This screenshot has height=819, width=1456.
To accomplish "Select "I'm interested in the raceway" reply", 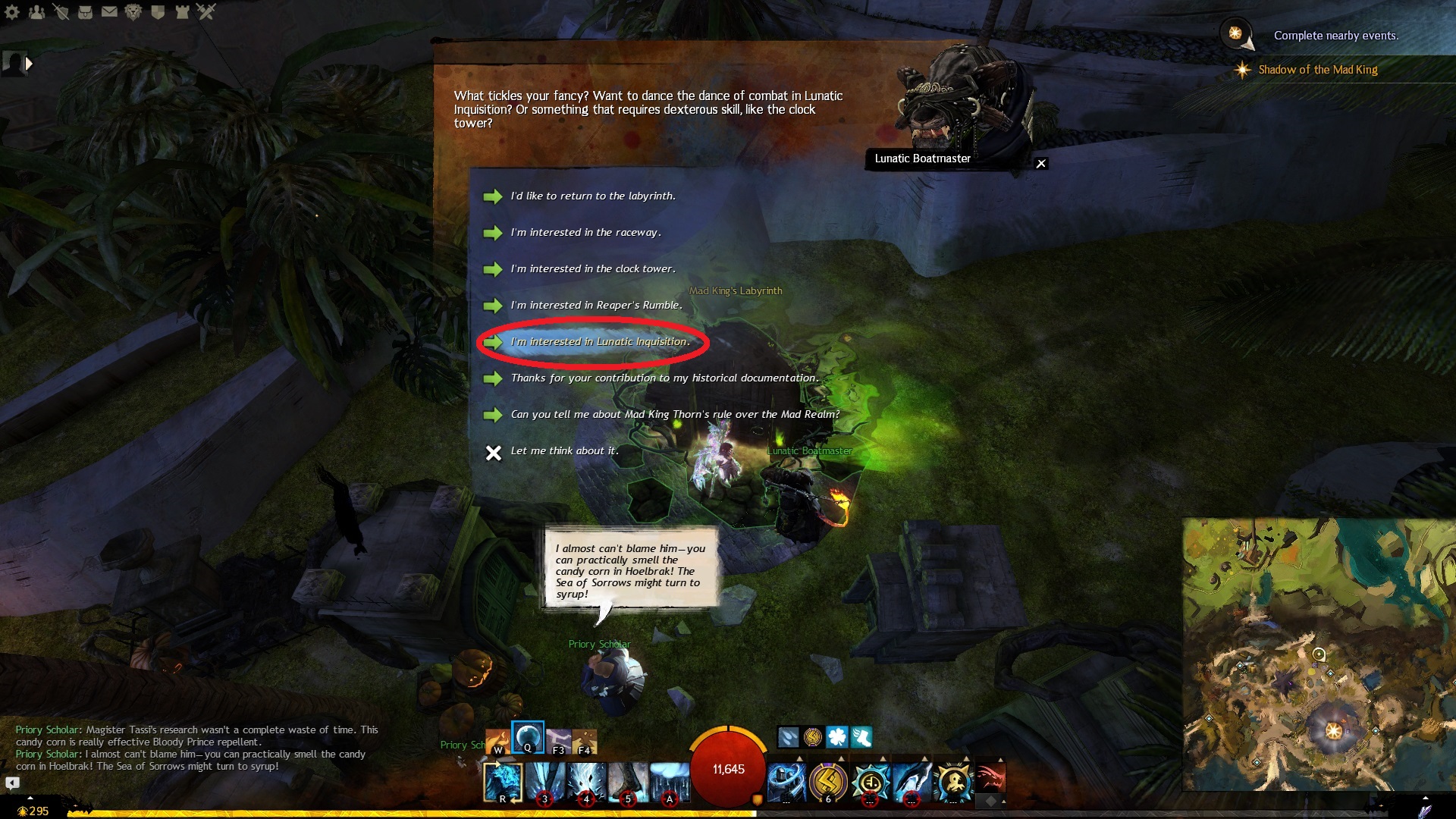I will pos(585,233).
